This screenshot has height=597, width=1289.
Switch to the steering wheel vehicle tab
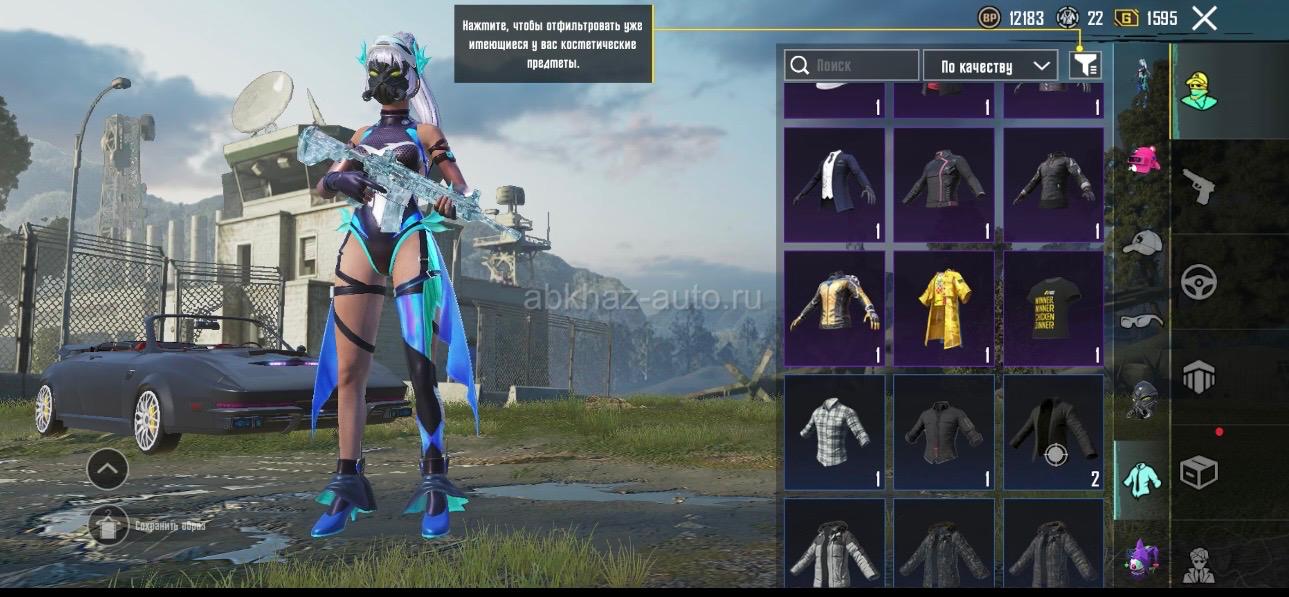coord(1198,283)
